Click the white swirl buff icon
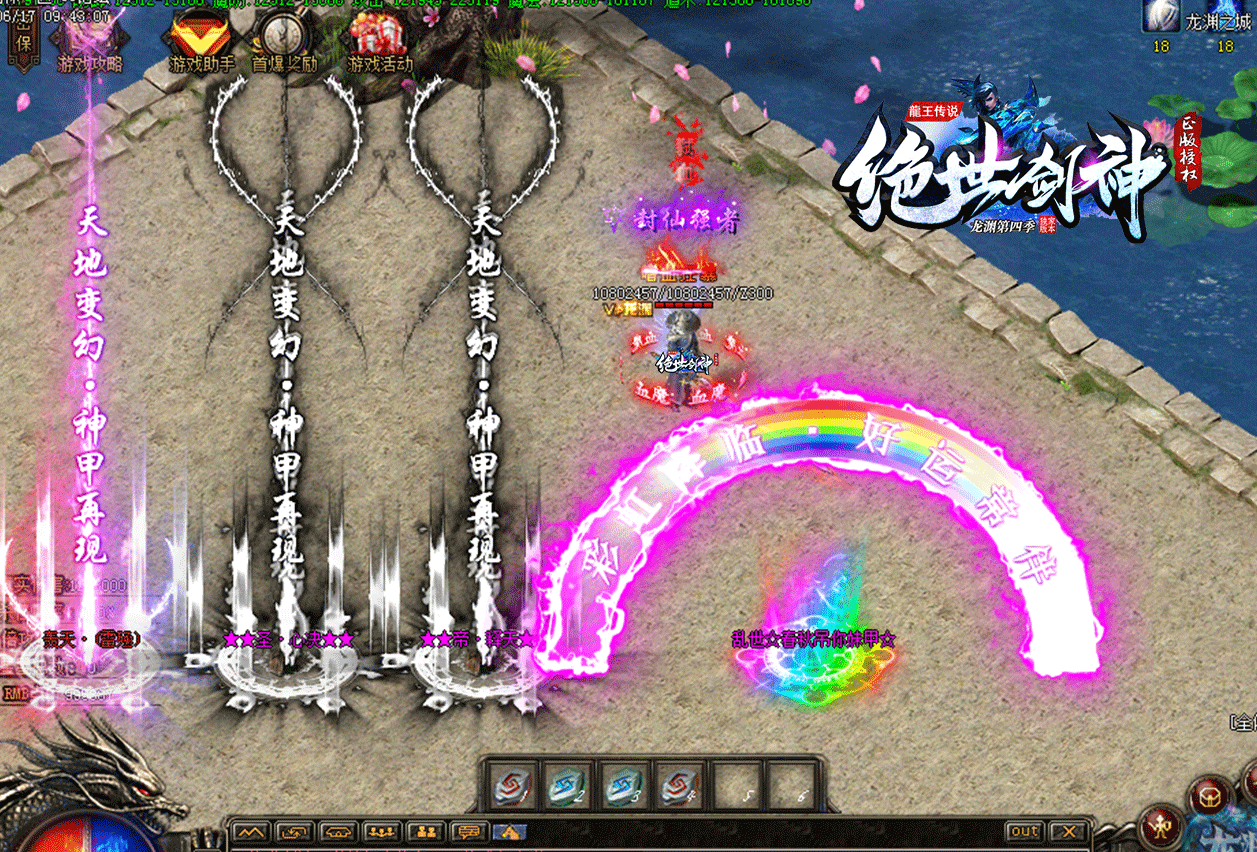 point(1160,17)
